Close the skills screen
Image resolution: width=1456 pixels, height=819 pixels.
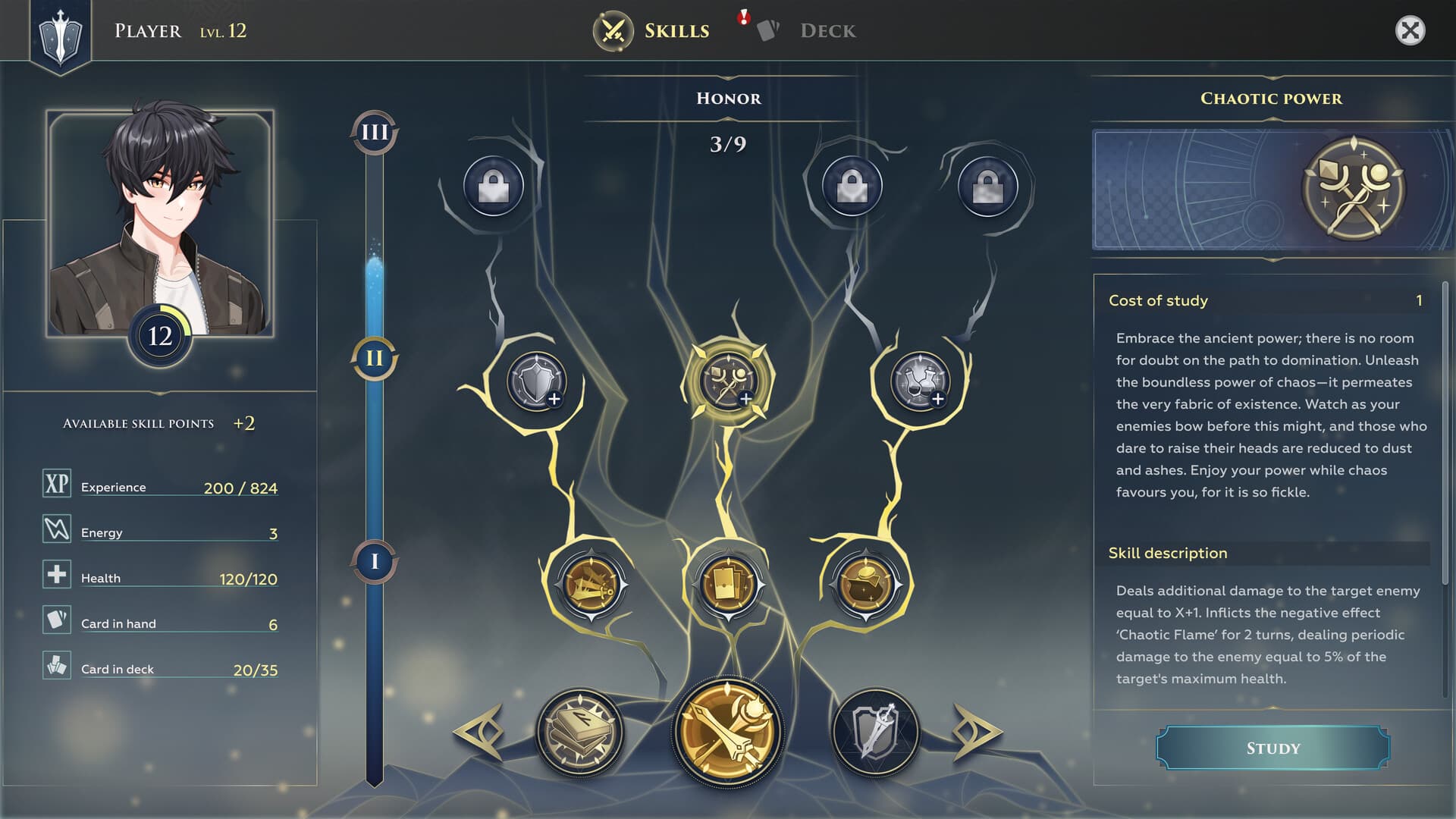[x=1410, y=31]
